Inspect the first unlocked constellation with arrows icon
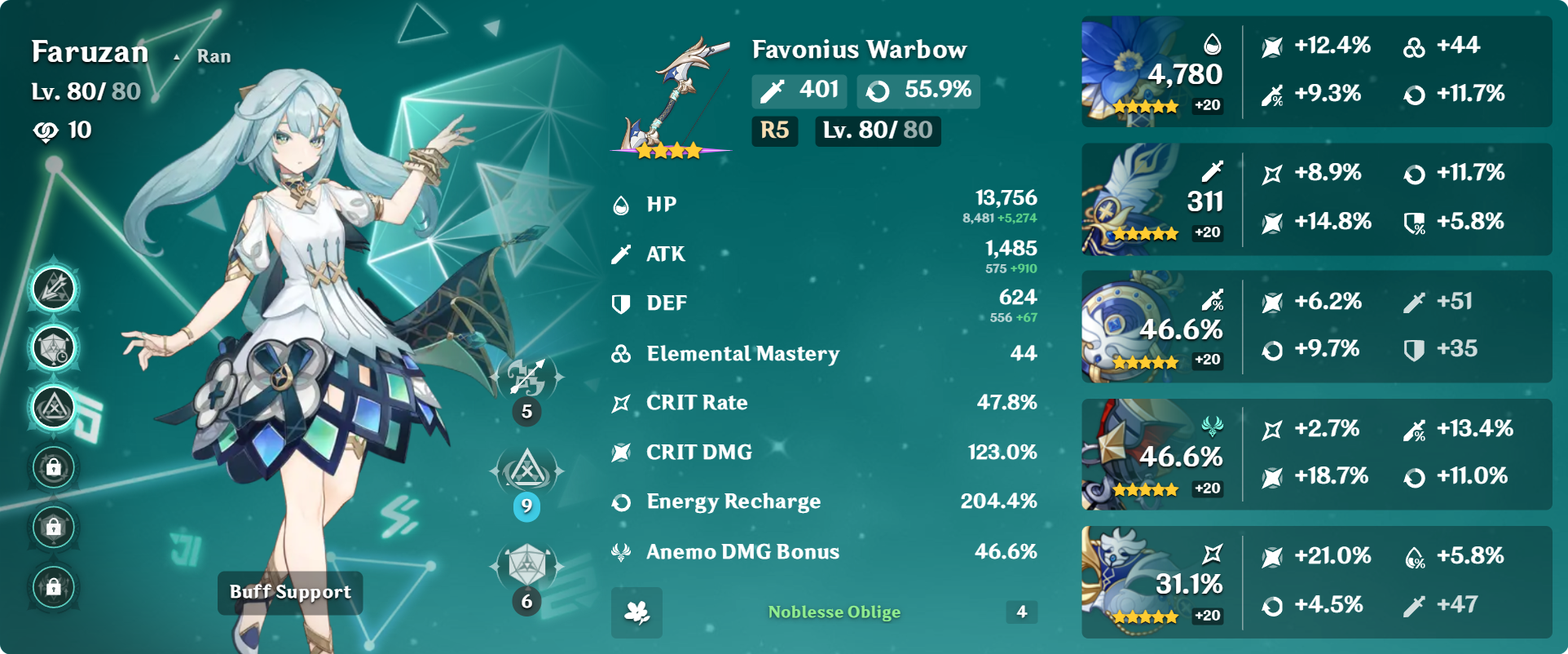Image resolution: width=1568 pixels, height=654 pixels. point(54,289)
